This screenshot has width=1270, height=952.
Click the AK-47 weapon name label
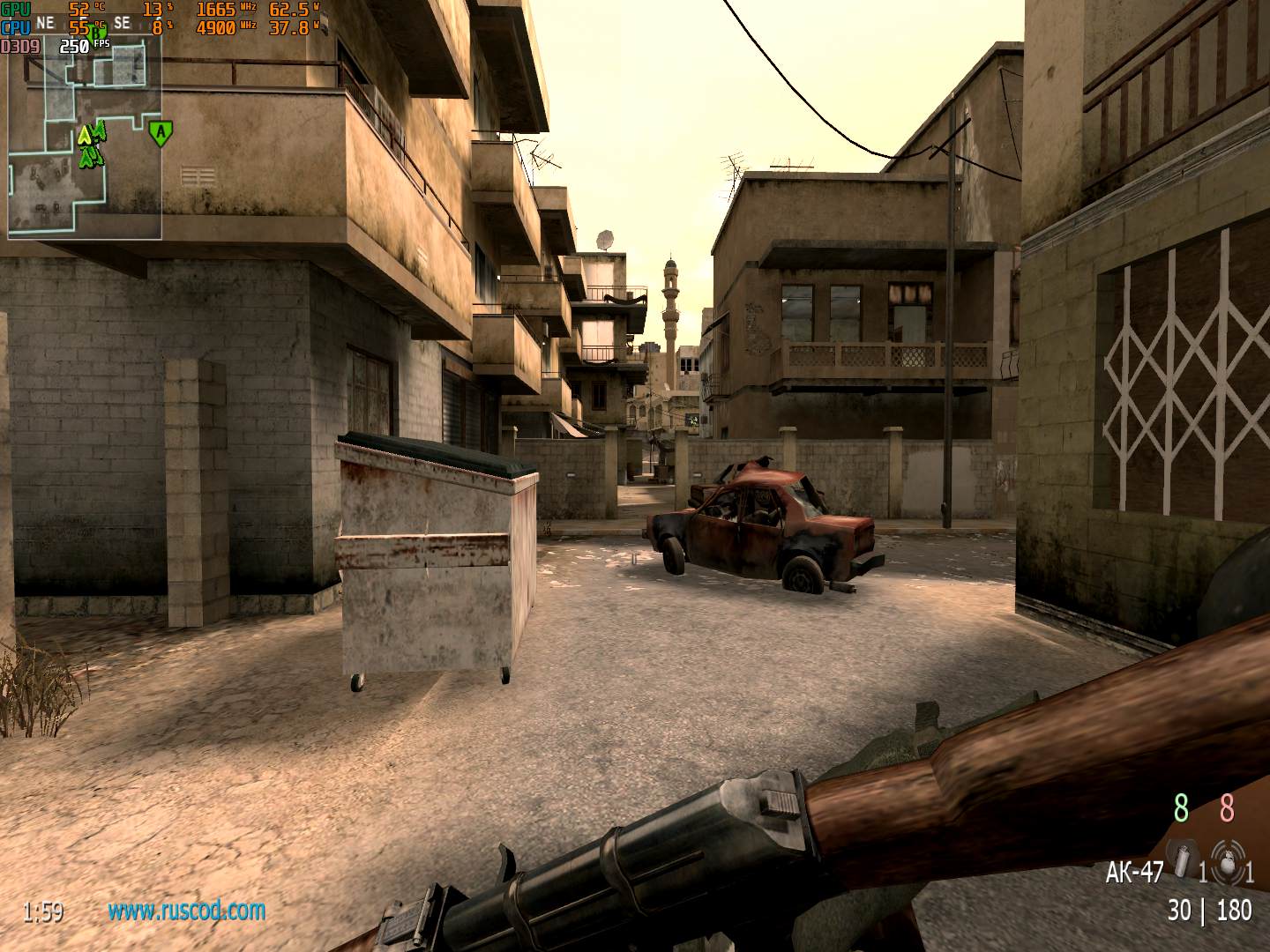point(1134,872)
